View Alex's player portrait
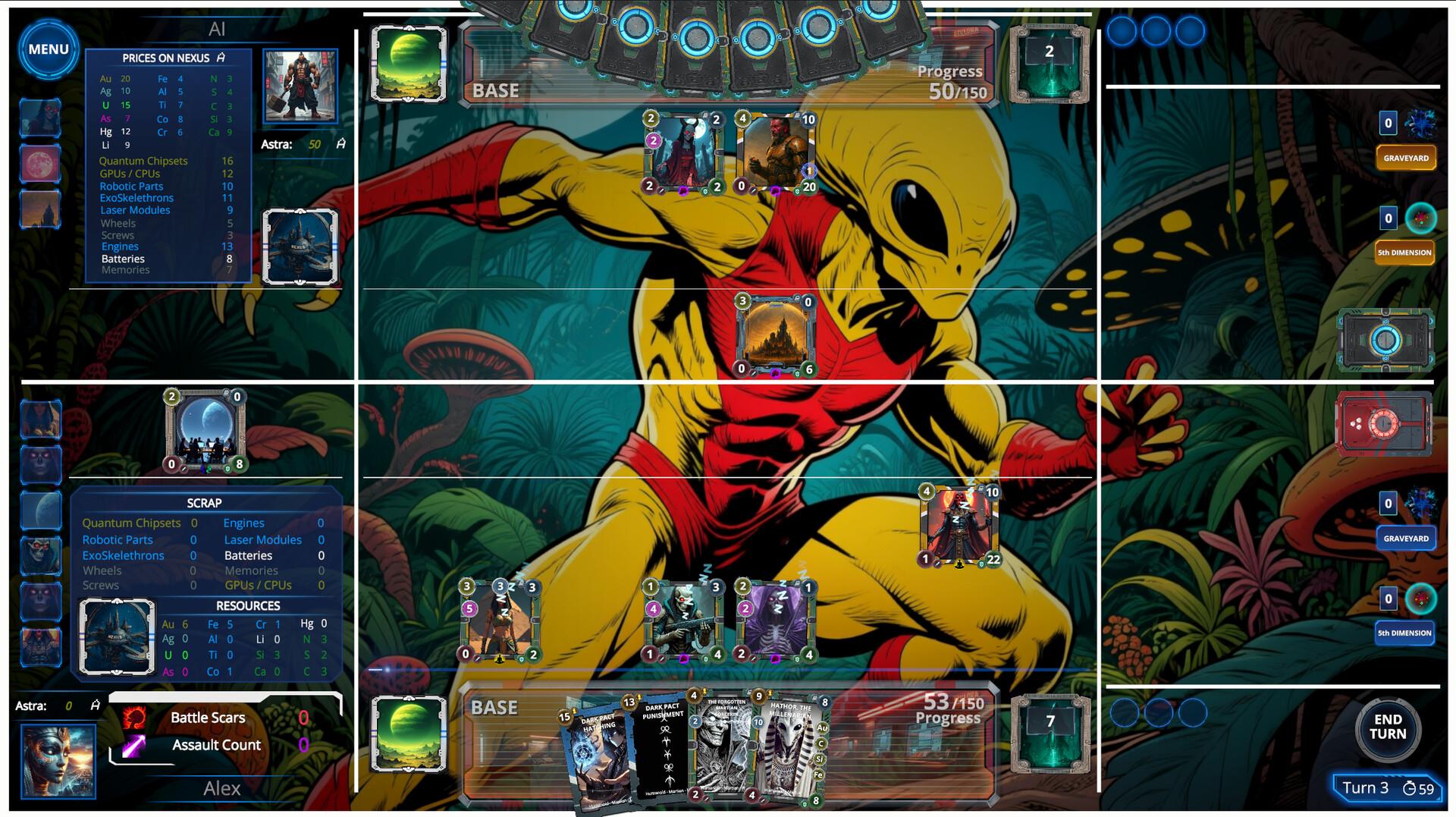This screenshot has height=817, width=1456. [58, 761]
